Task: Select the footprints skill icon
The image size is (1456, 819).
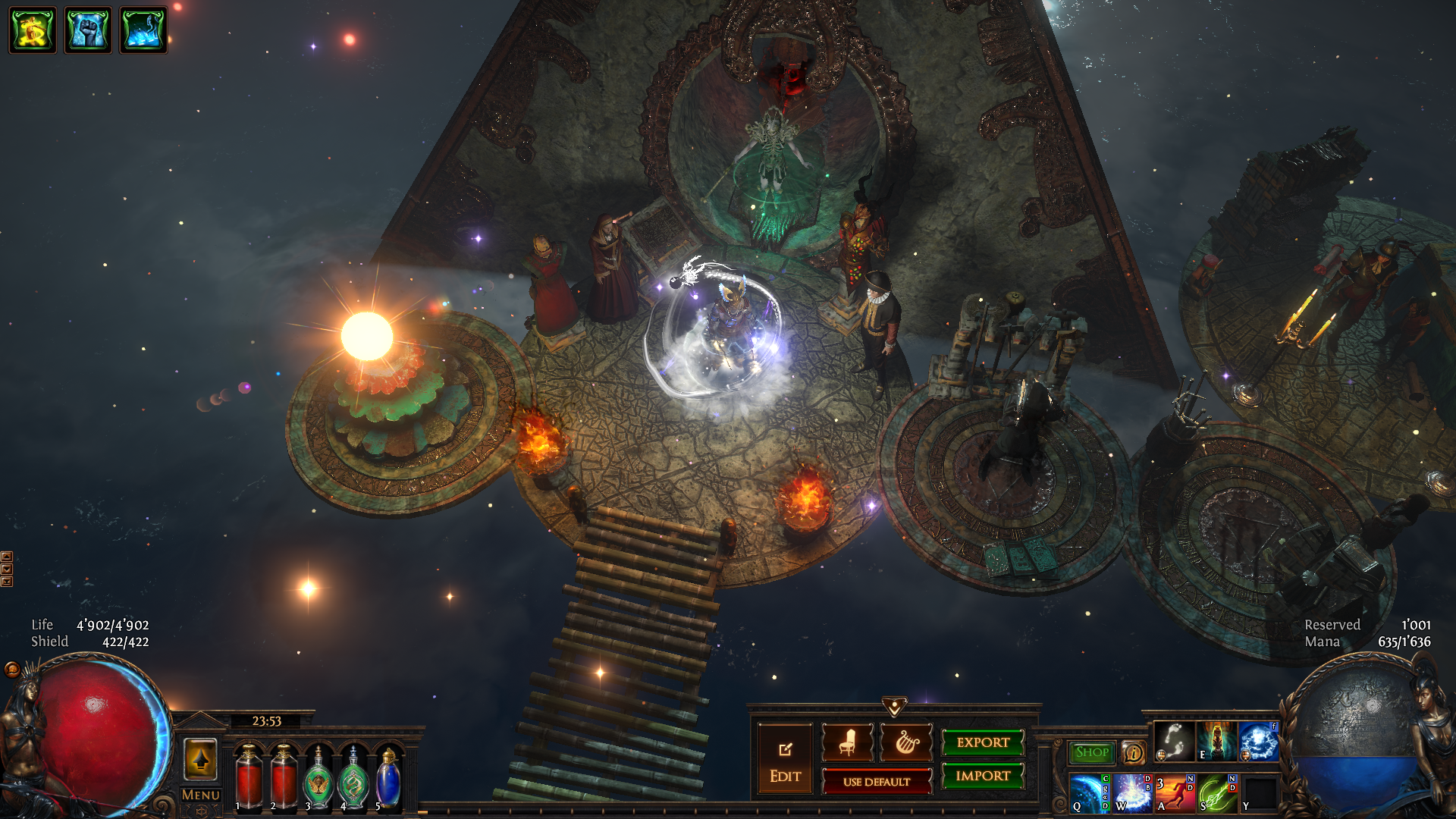Action: pyautogui.click(x=1174, y=741)
